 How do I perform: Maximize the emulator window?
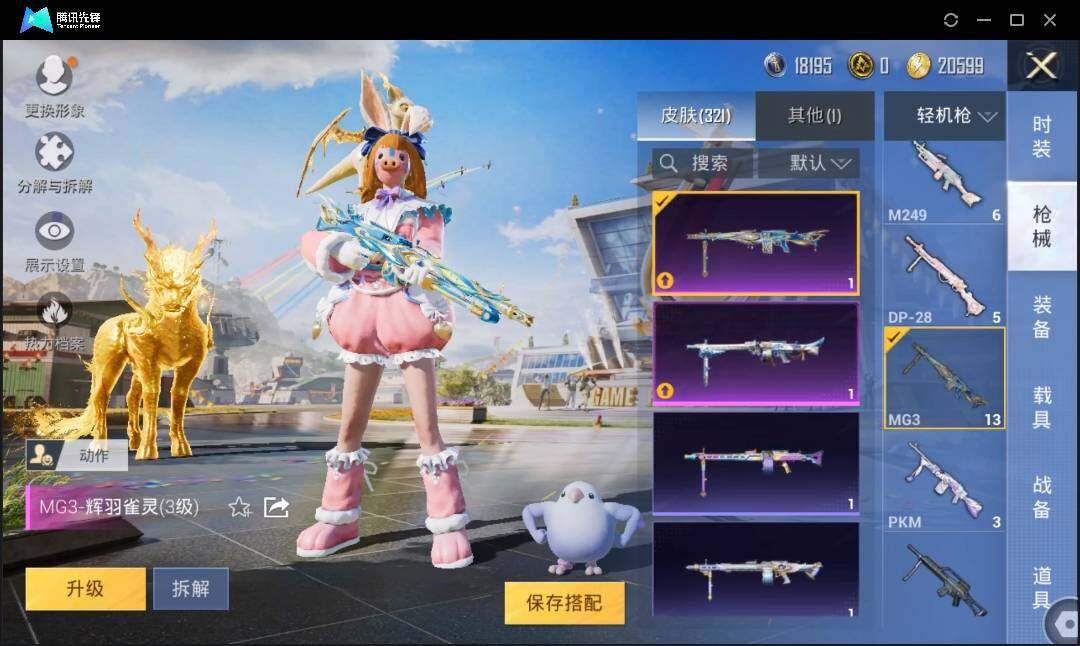[x=1017, y=20]
